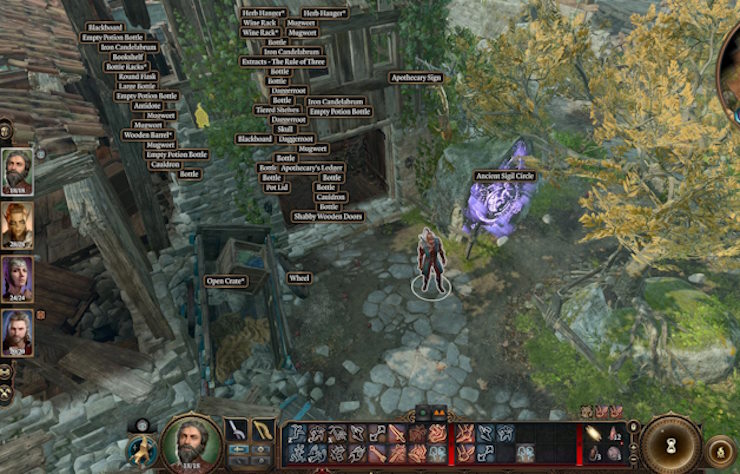Choose the Shabby Wooden Doors label
Viewport: 740px width, 474px height.
click(x=328, y=216)
